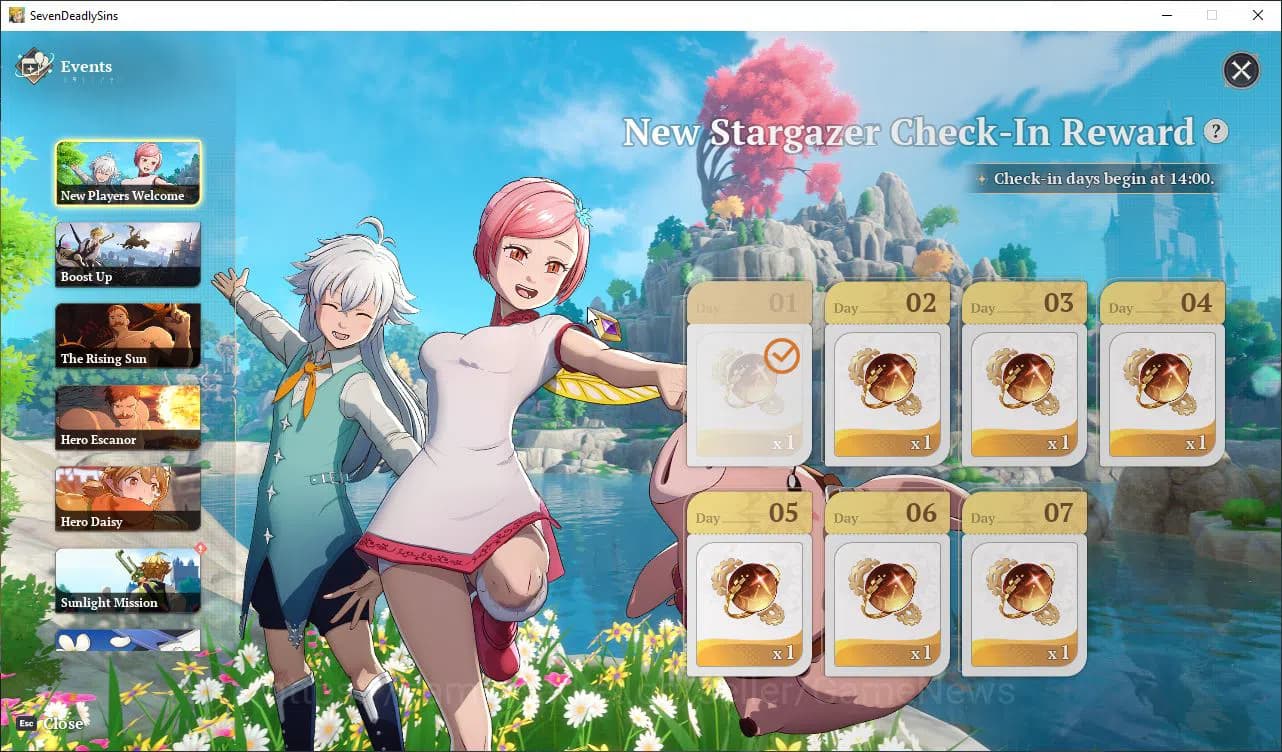Select the Hero Escanor event thumbnail
The width and height of the screenshot is (1282, 752).
[128, 416]
